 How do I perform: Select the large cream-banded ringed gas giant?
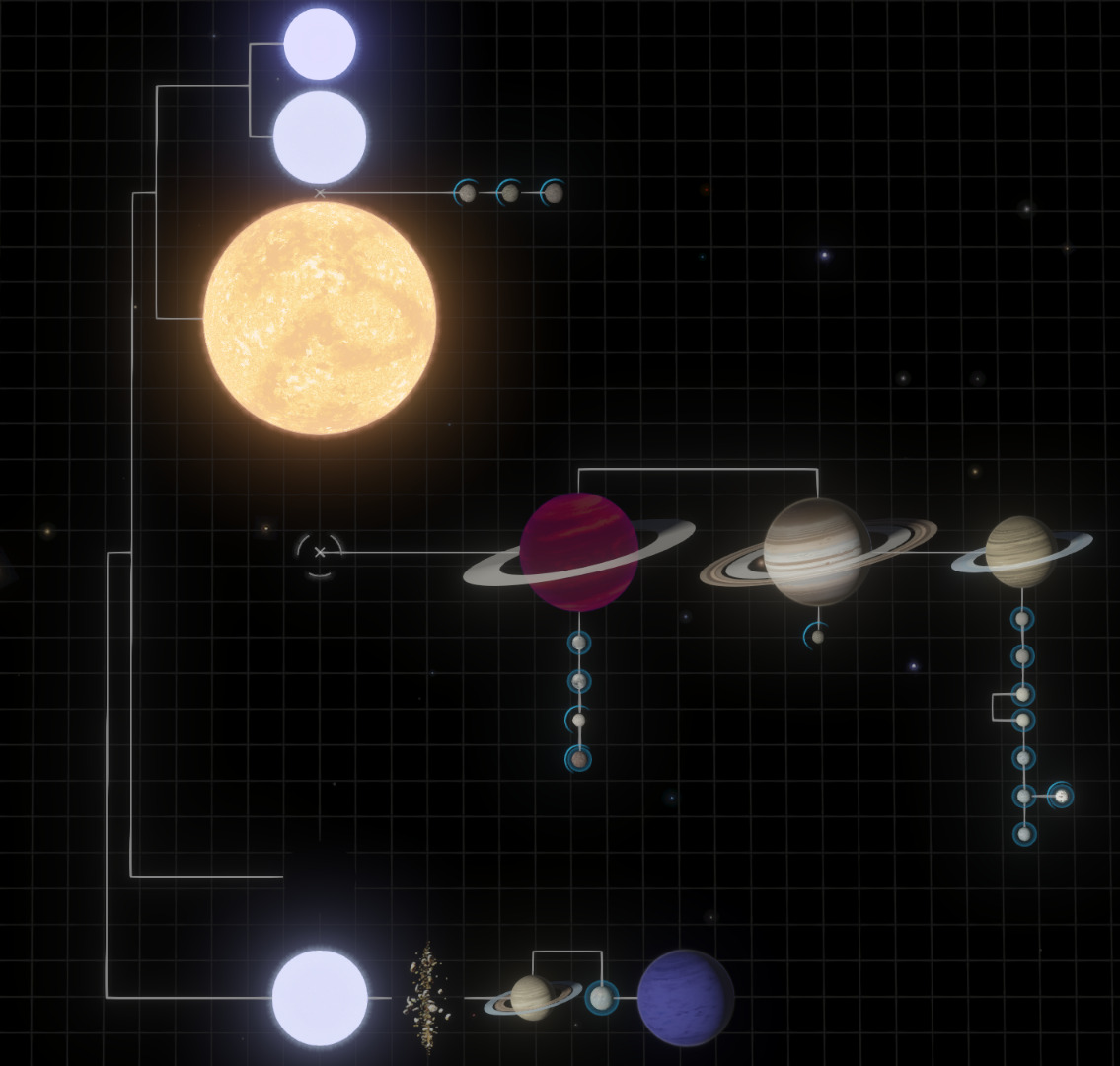[x=817, y=552]
